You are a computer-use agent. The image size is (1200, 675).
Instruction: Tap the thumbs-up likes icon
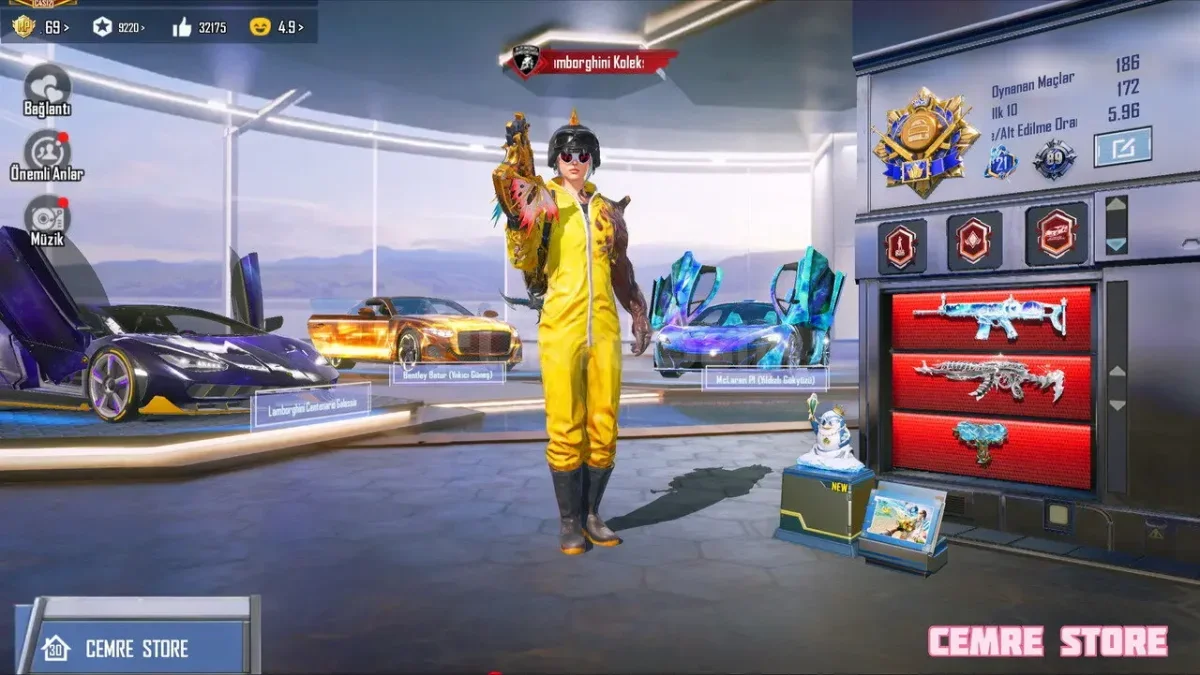(182, 27)
